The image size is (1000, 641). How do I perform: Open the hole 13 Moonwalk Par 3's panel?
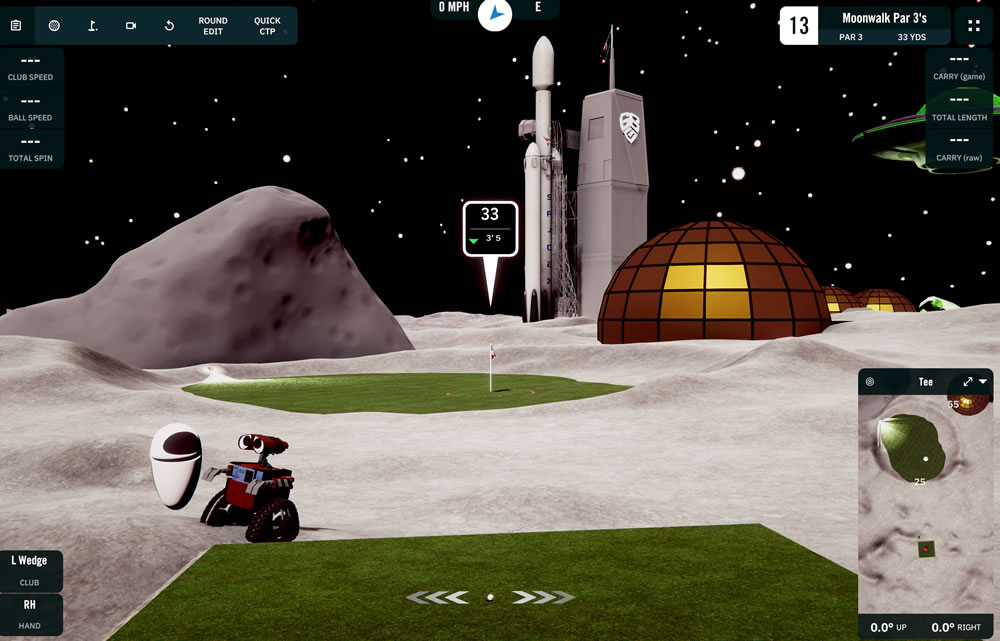click(x=864, y=26)
